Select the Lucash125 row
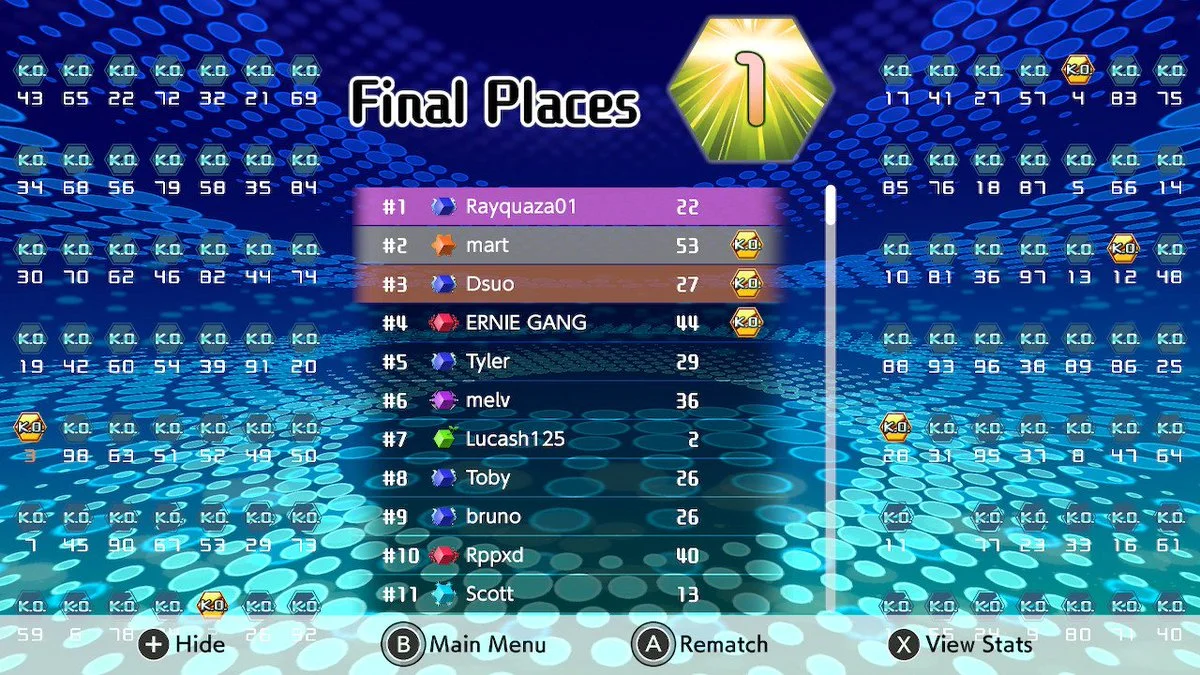1200x675 pixels. (567, 439)
